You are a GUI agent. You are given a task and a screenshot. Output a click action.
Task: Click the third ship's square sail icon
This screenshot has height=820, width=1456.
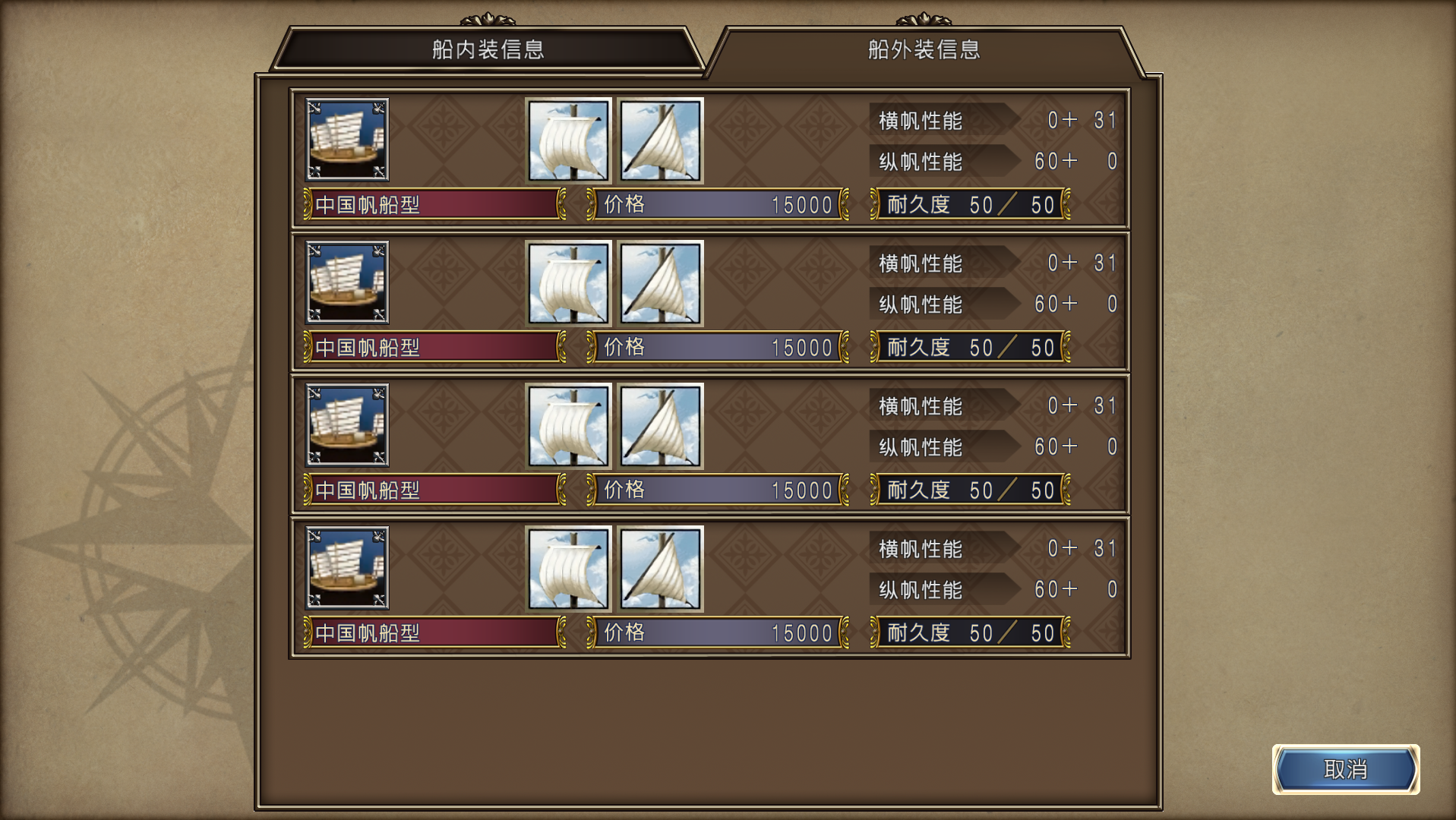(567, 424)
